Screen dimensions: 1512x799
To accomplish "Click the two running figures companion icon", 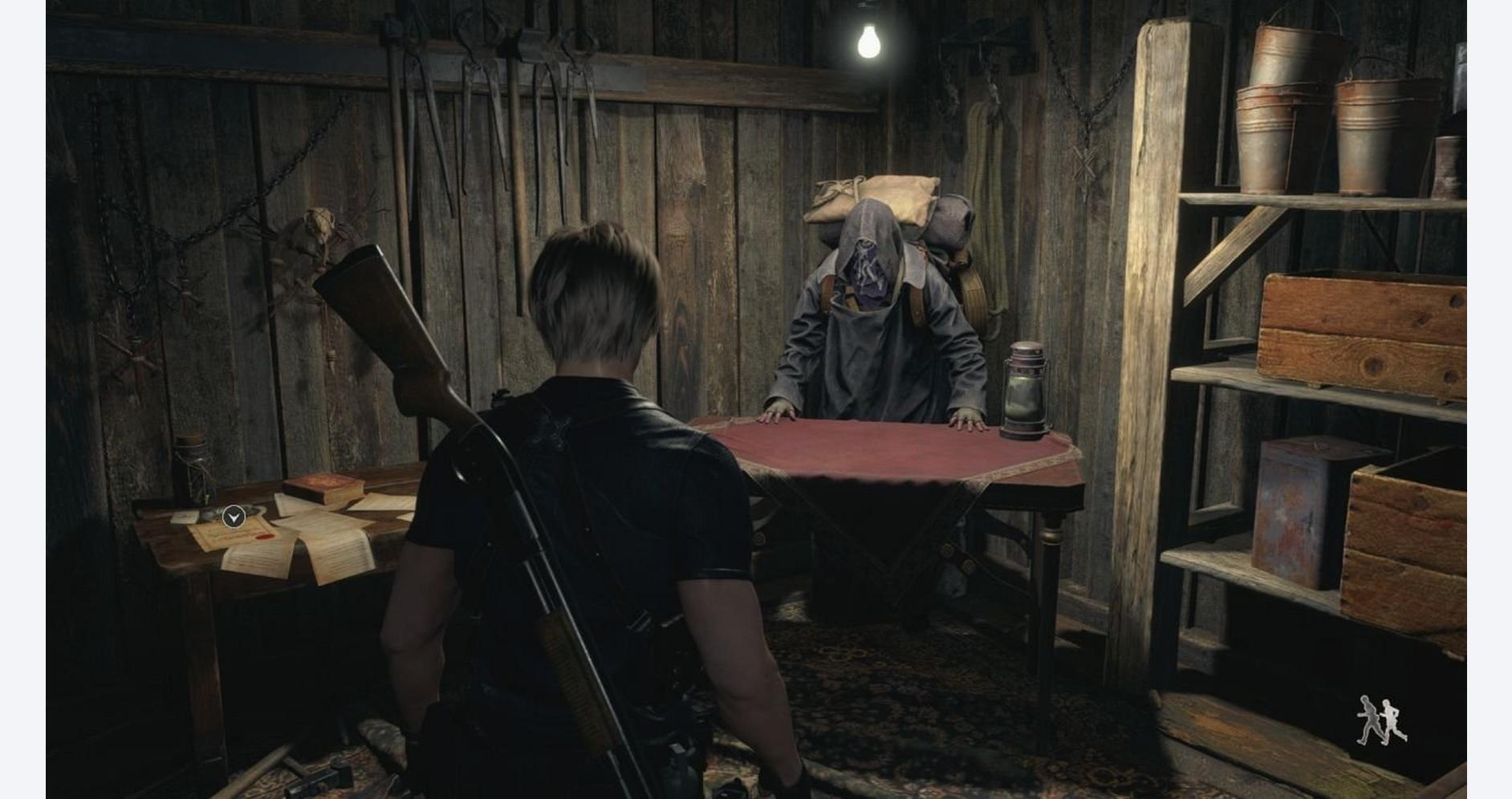I will coord(1380,720).
